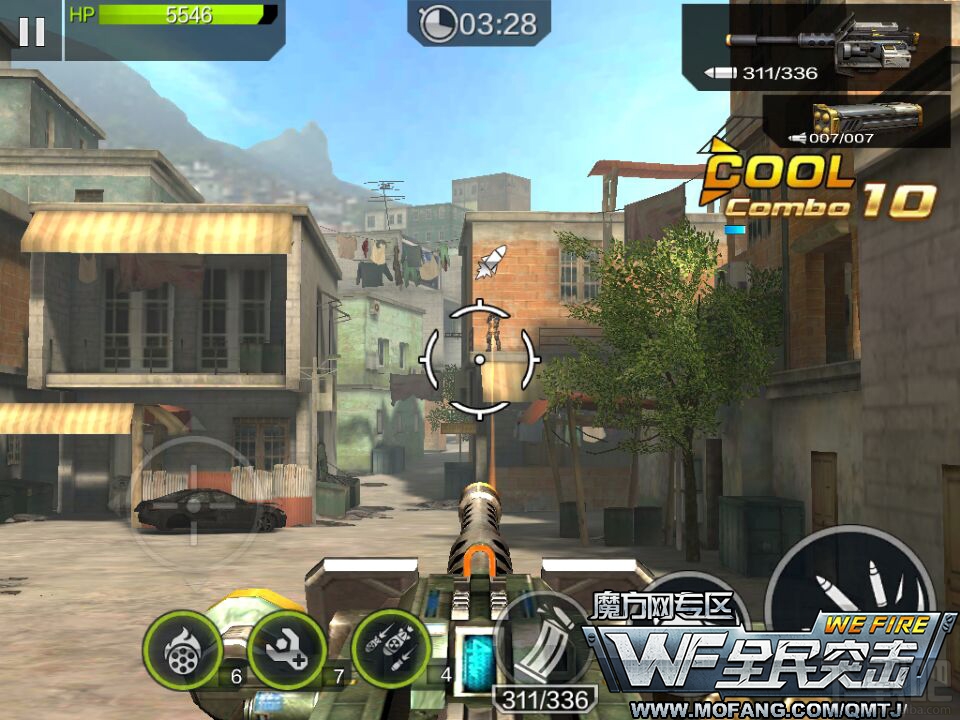Select the machine gun weapon slot
960x720 pixels.
point(820,45)
